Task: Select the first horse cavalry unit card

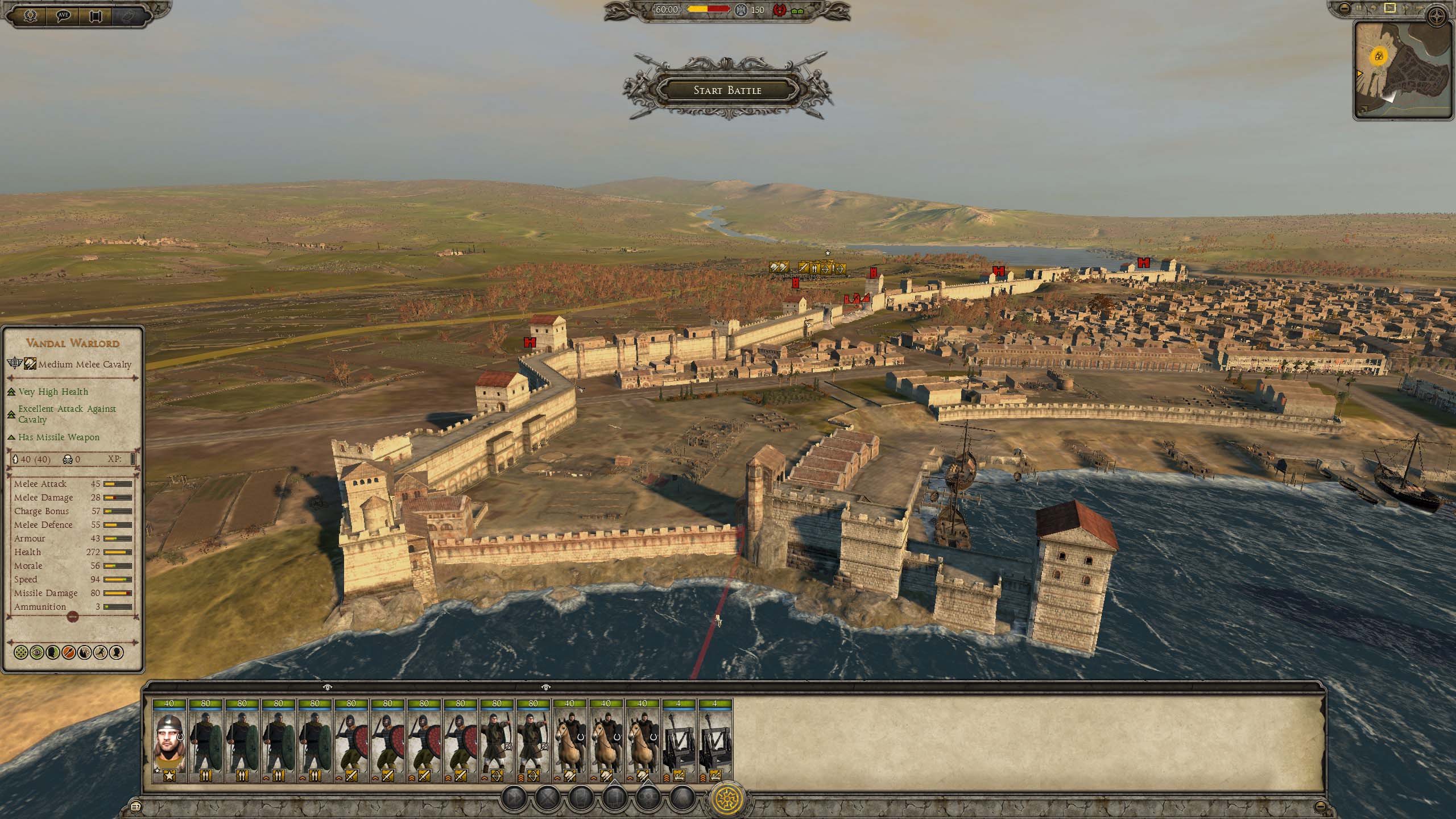Action: click(569, 741)
